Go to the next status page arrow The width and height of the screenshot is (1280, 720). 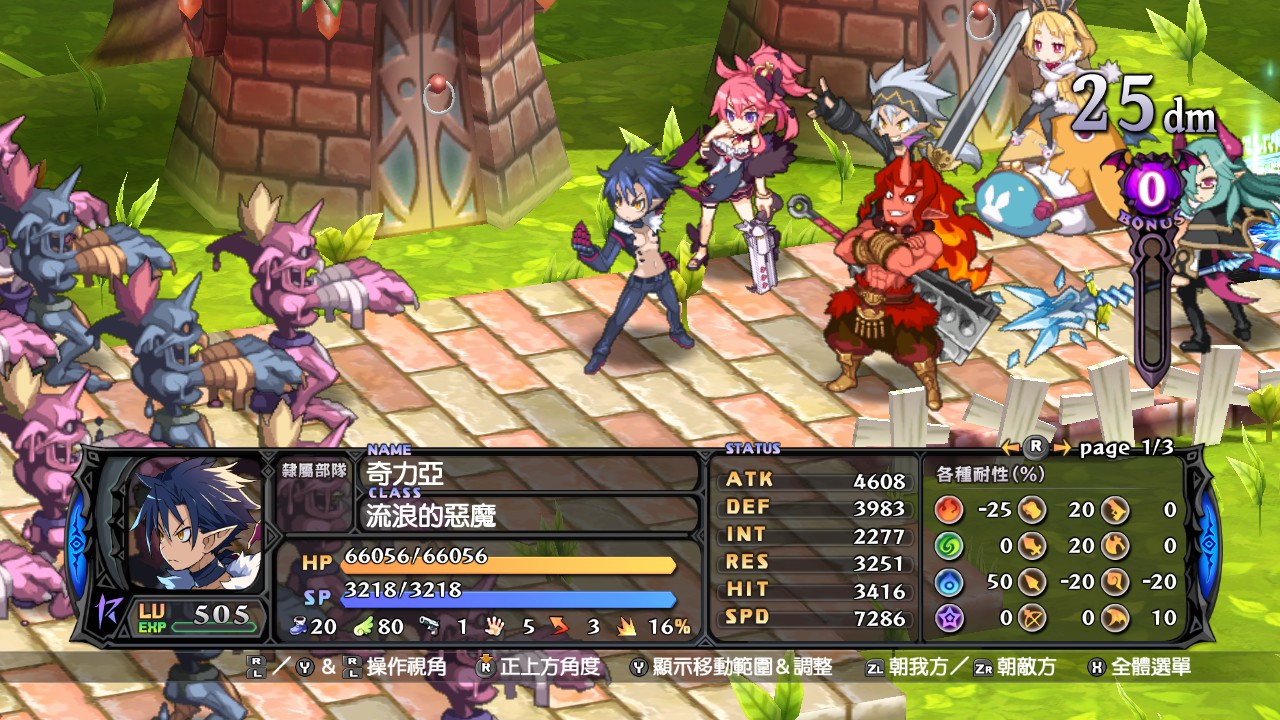tap(1061, 448)
